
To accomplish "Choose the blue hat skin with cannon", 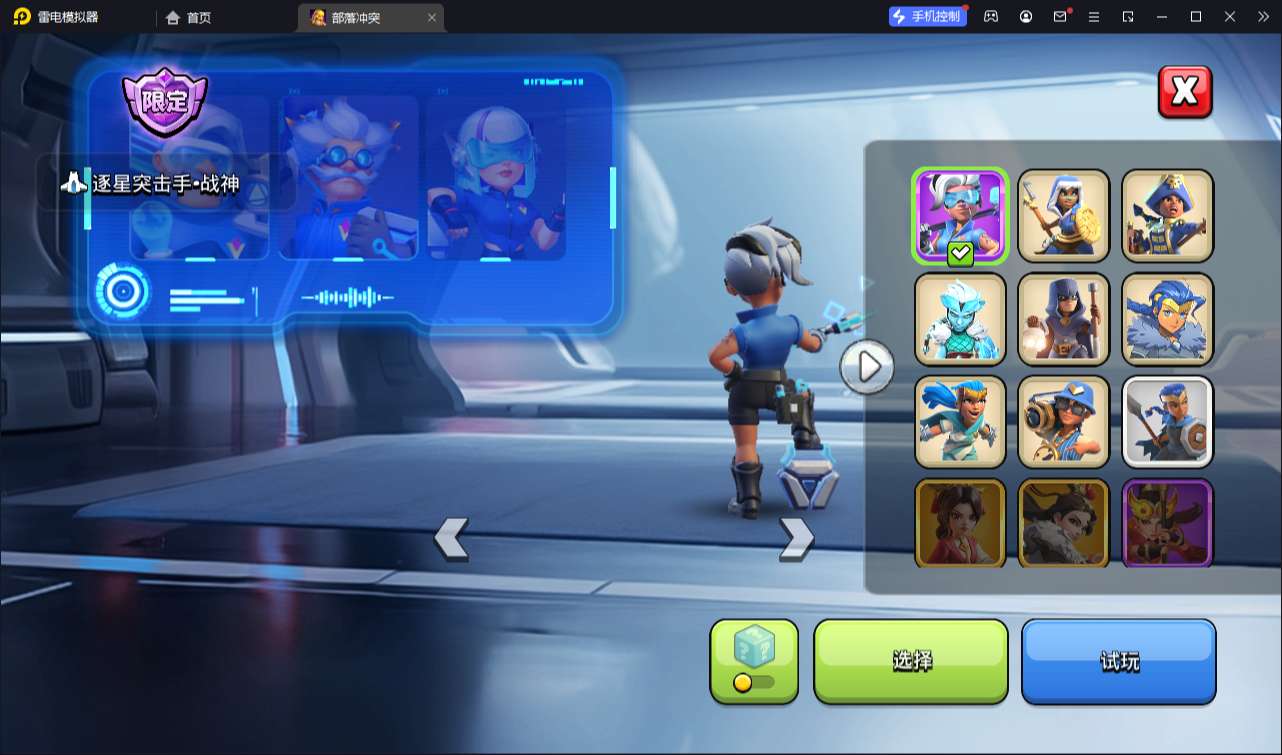I will point(1063,422).
